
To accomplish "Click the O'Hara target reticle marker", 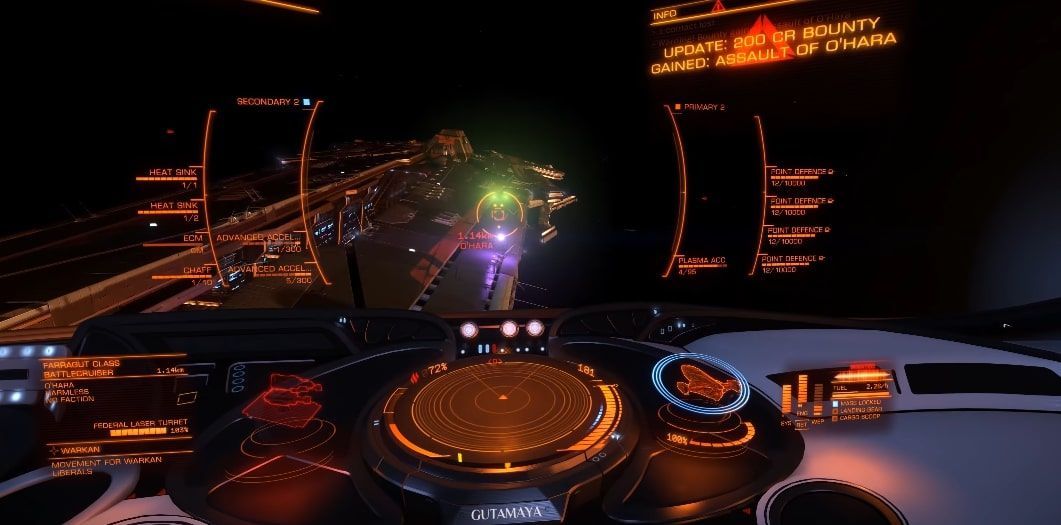I will (x=493, y=210).
